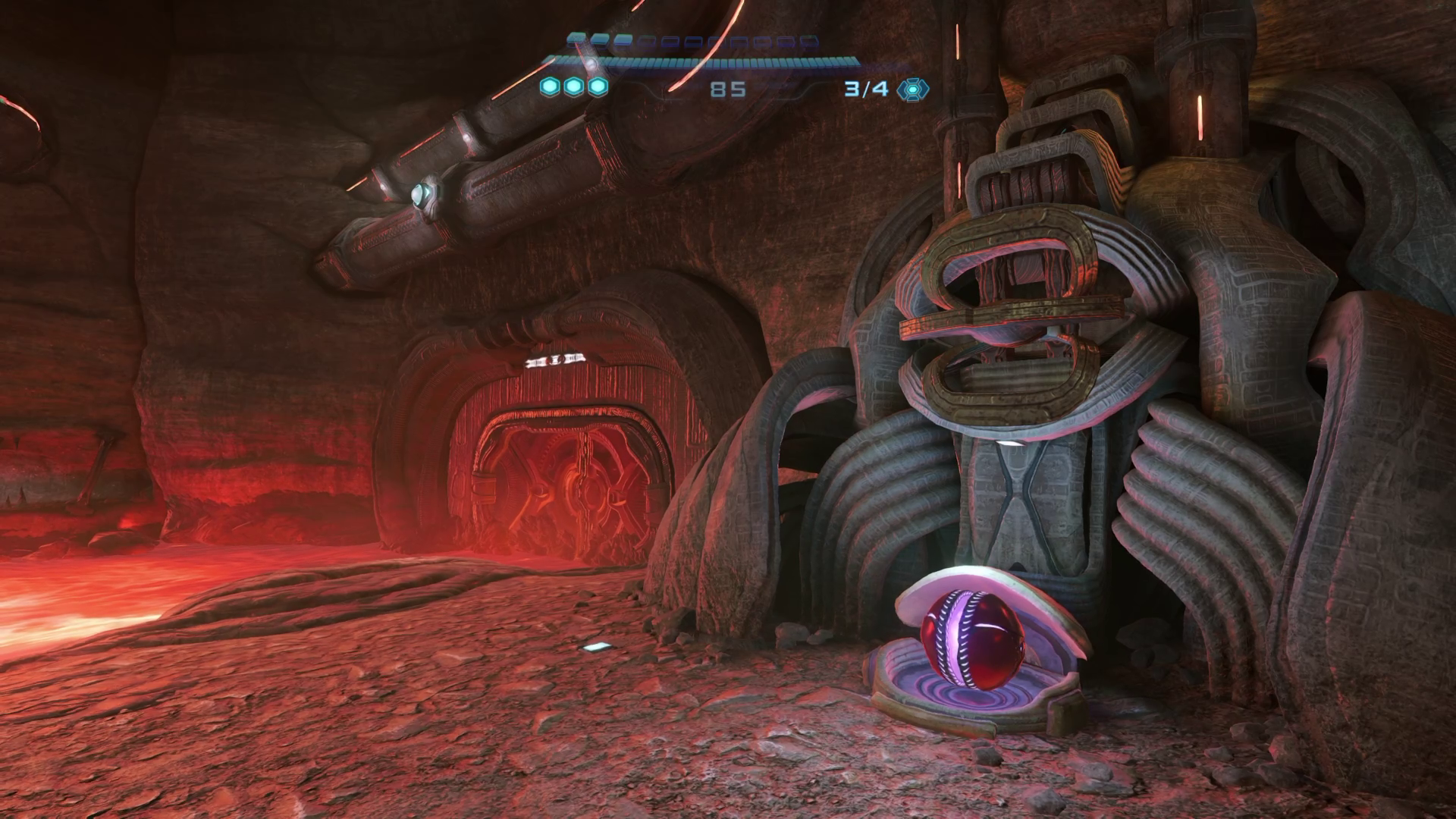The height and width of the screenshot is (819, 1456).
Task: Click the hexagonal emblem icon beside 3/4
Action: point(912,89)
